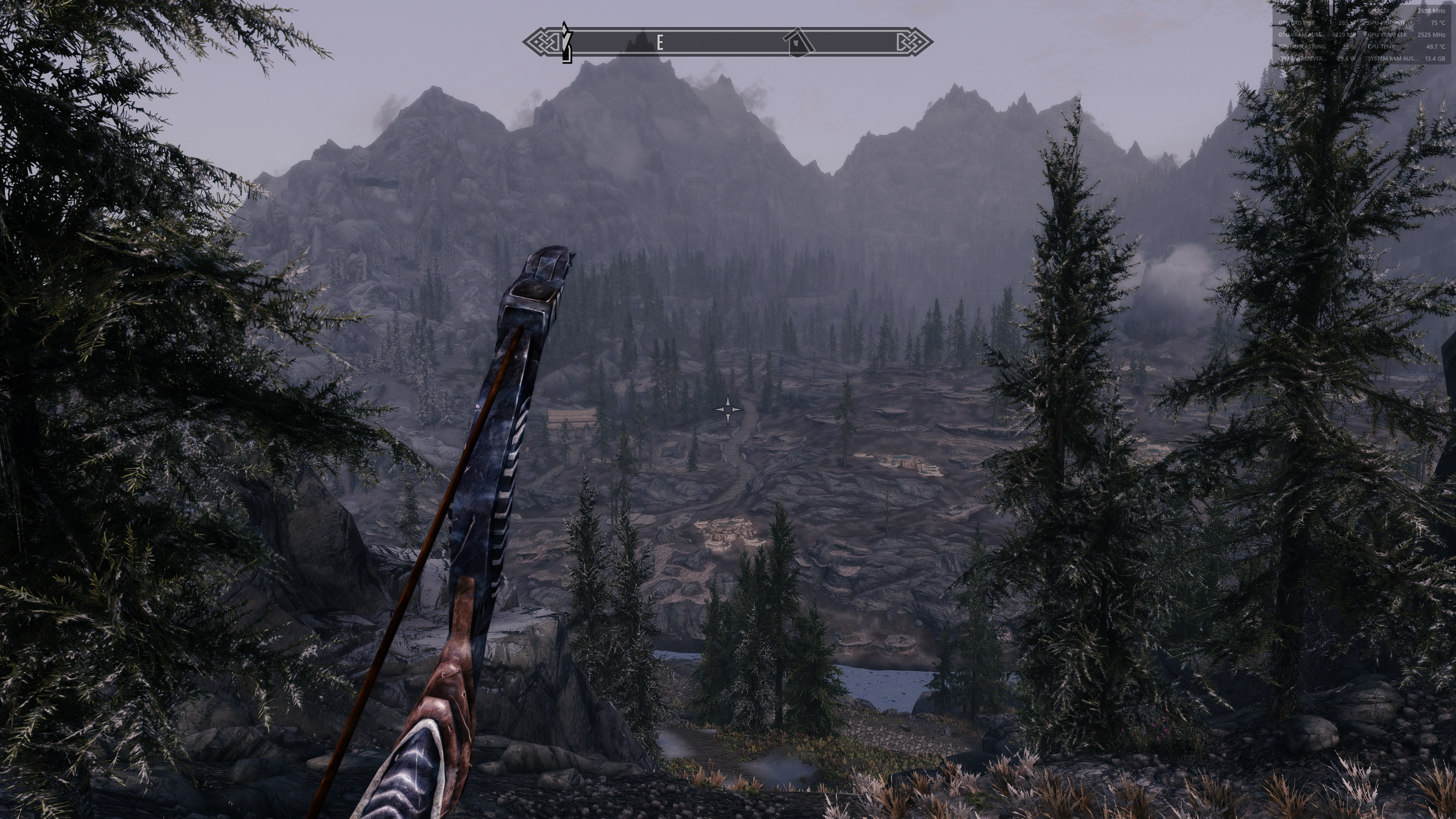
Task: Click the left decorative knot end of compass
Action: tap(544, 41)
